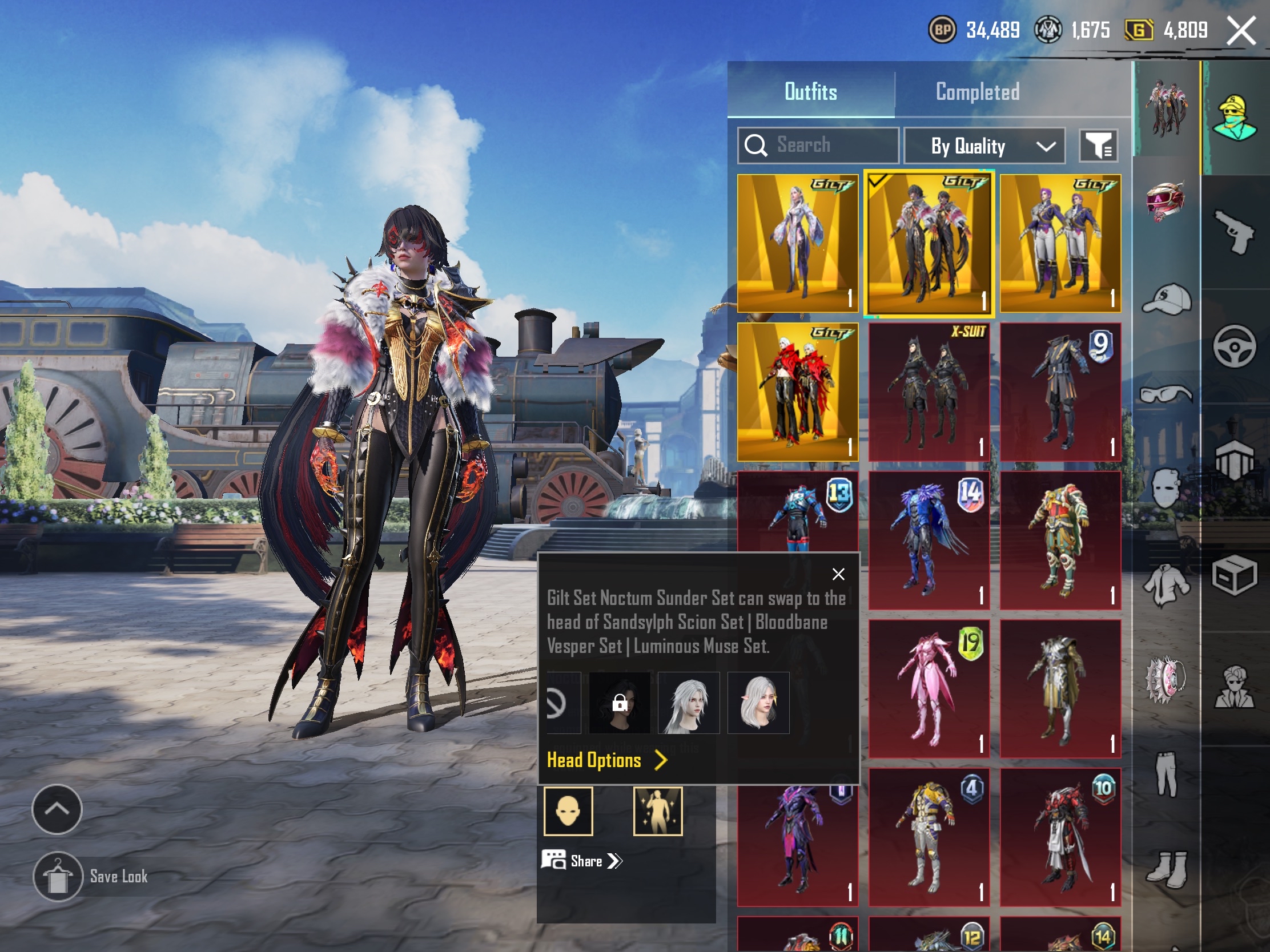
Task: Open the pants clothing category
Action: 1165,773
